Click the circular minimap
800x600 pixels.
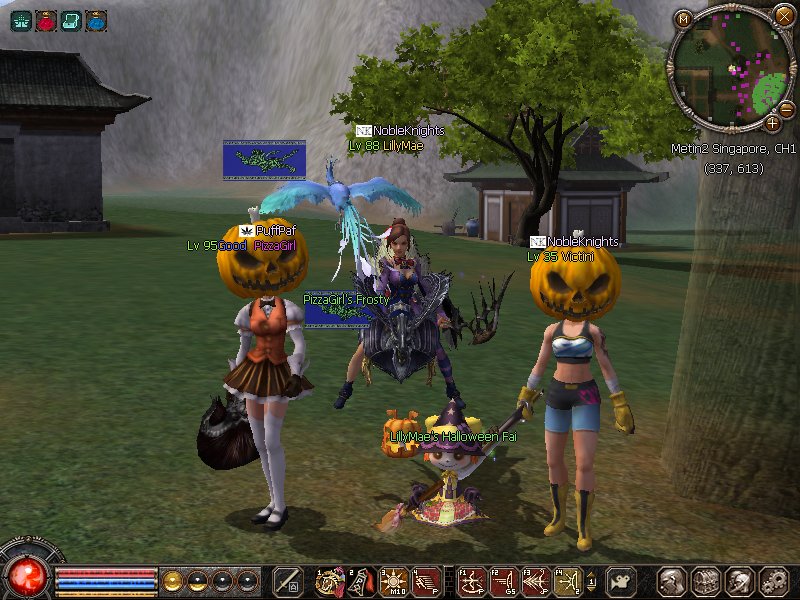pos(731,68)
